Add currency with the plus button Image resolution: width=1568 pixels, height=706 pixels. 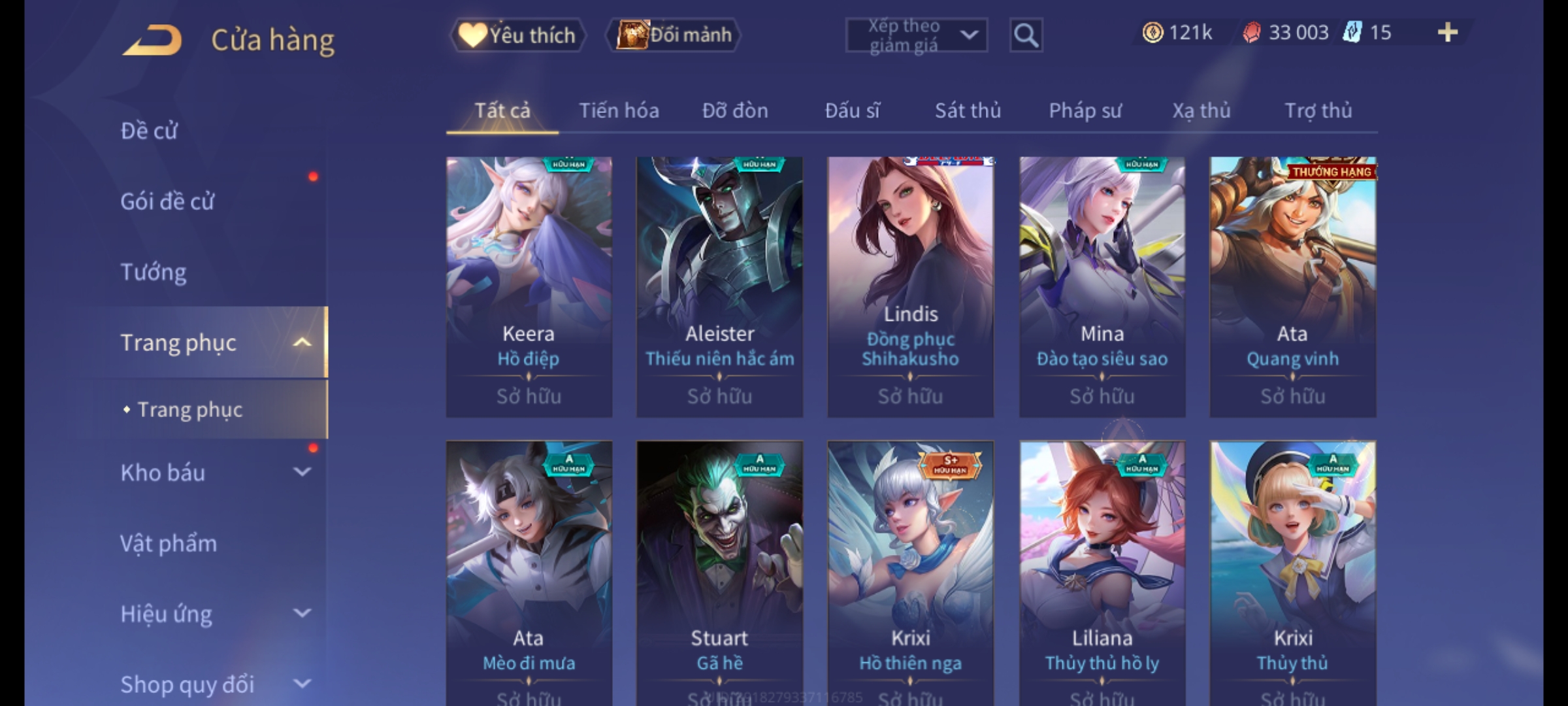pos(1448,33)
